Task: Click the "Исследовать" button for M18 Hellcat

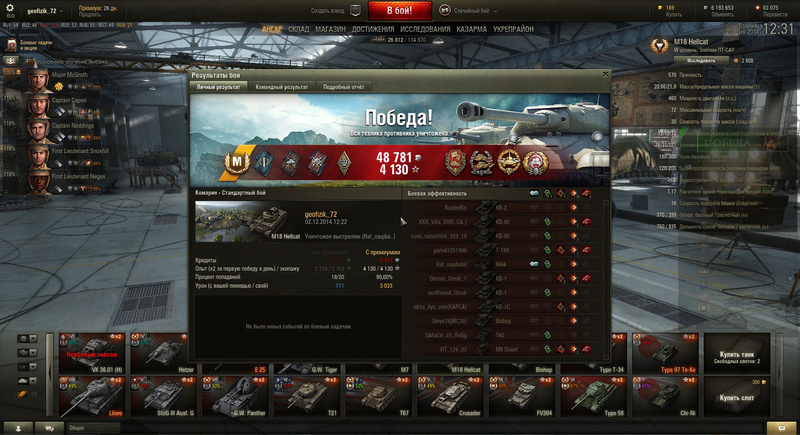Action: [x=701, y=60]
